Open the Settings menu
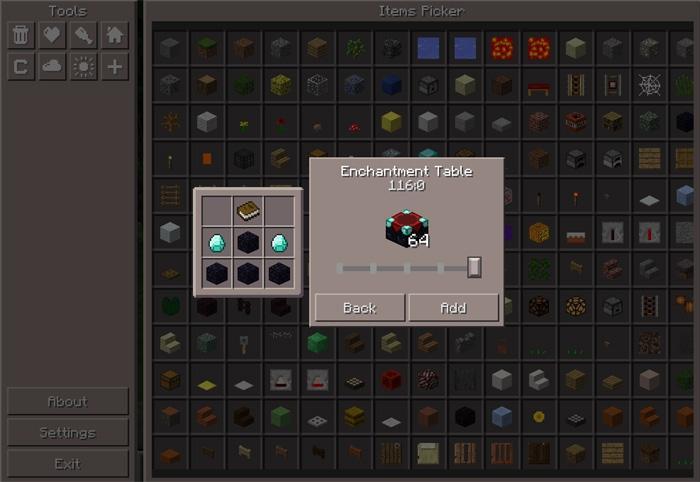700x482 pixels. pos(67,432)
